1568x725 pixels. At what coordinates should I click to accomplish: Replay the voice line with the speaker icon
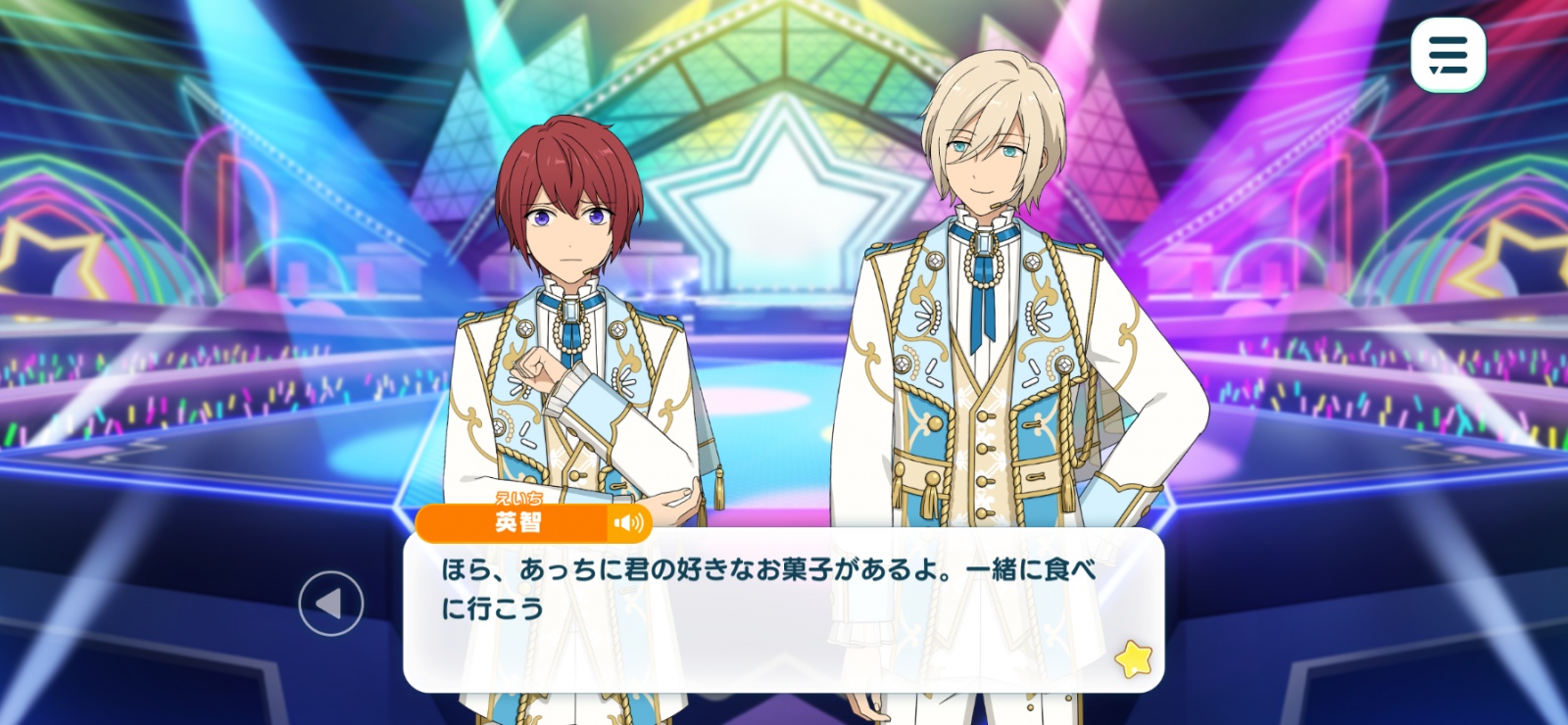[628, 523]
